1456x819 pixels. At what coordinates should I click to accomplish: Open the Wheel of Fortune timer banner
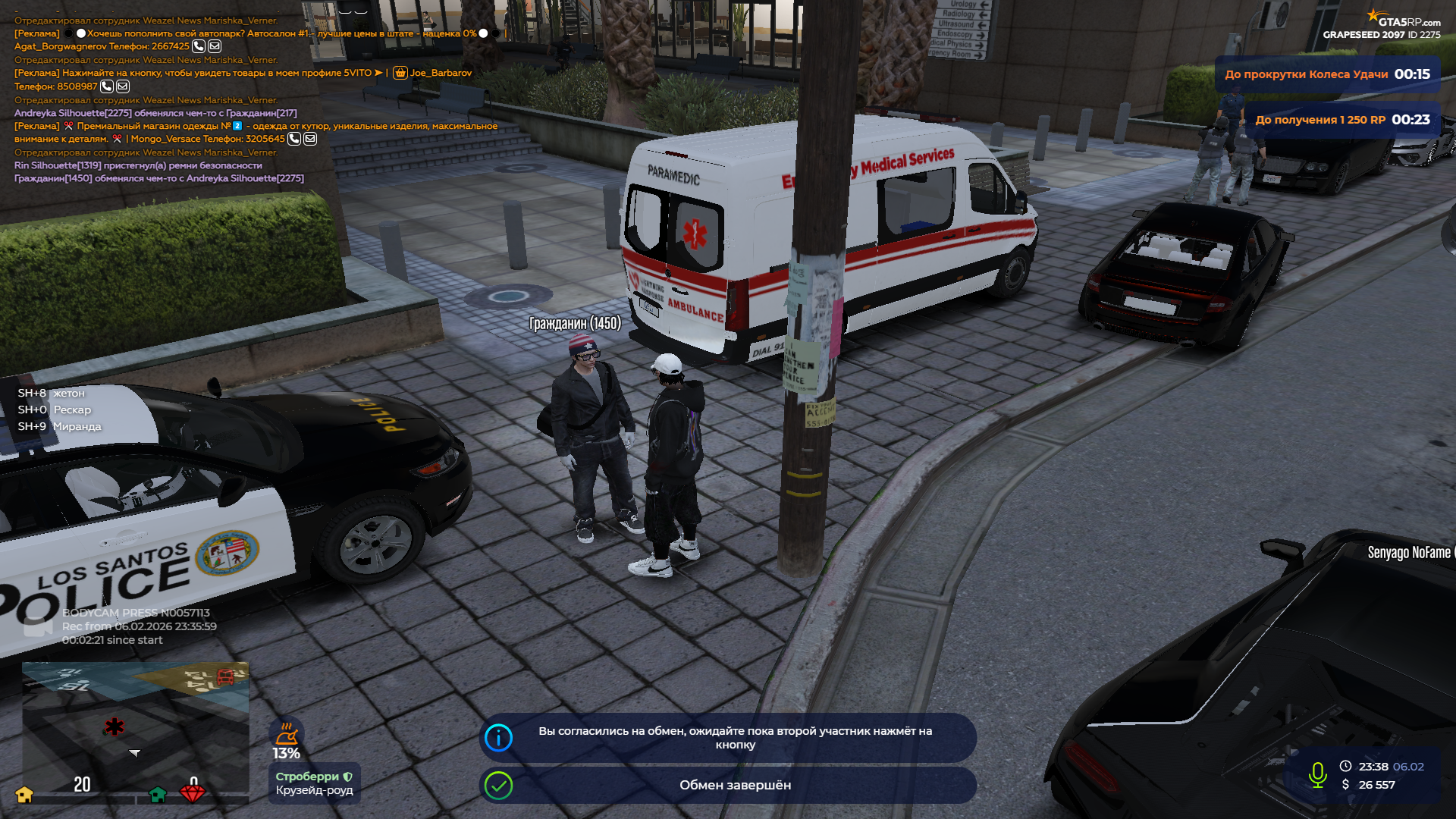coord(1327,74)
